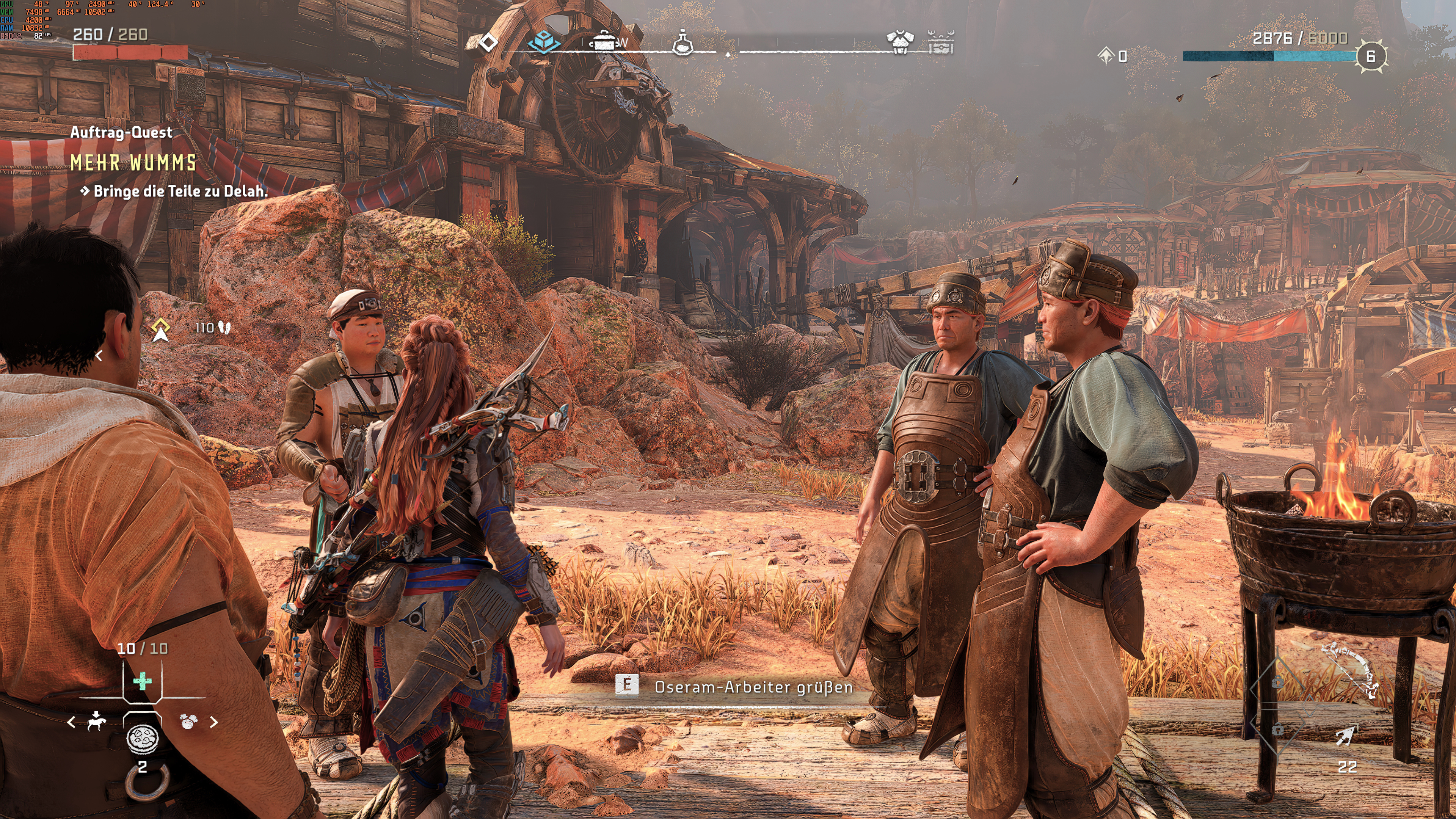Select the food bowl item slot
The height and width of the screenshot is (819, 1456).
pos(143,738)
